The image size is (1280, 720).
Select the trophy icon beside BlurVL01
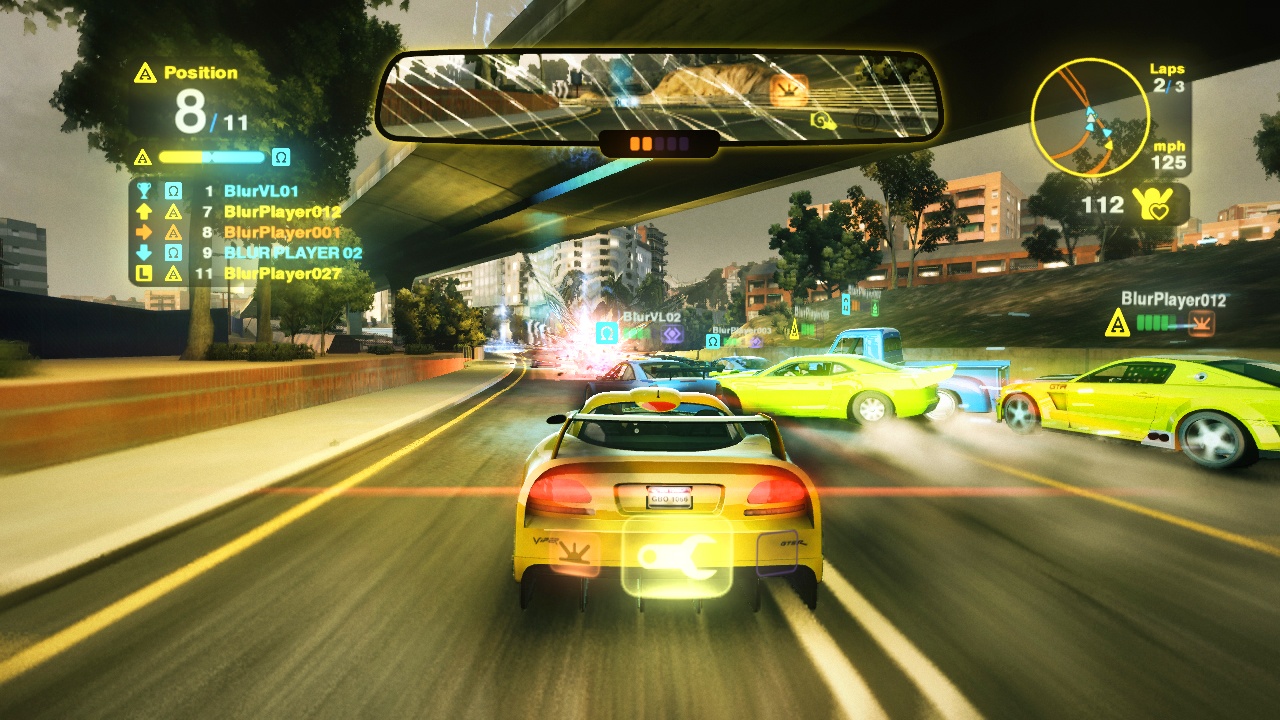tap(145, 190)
